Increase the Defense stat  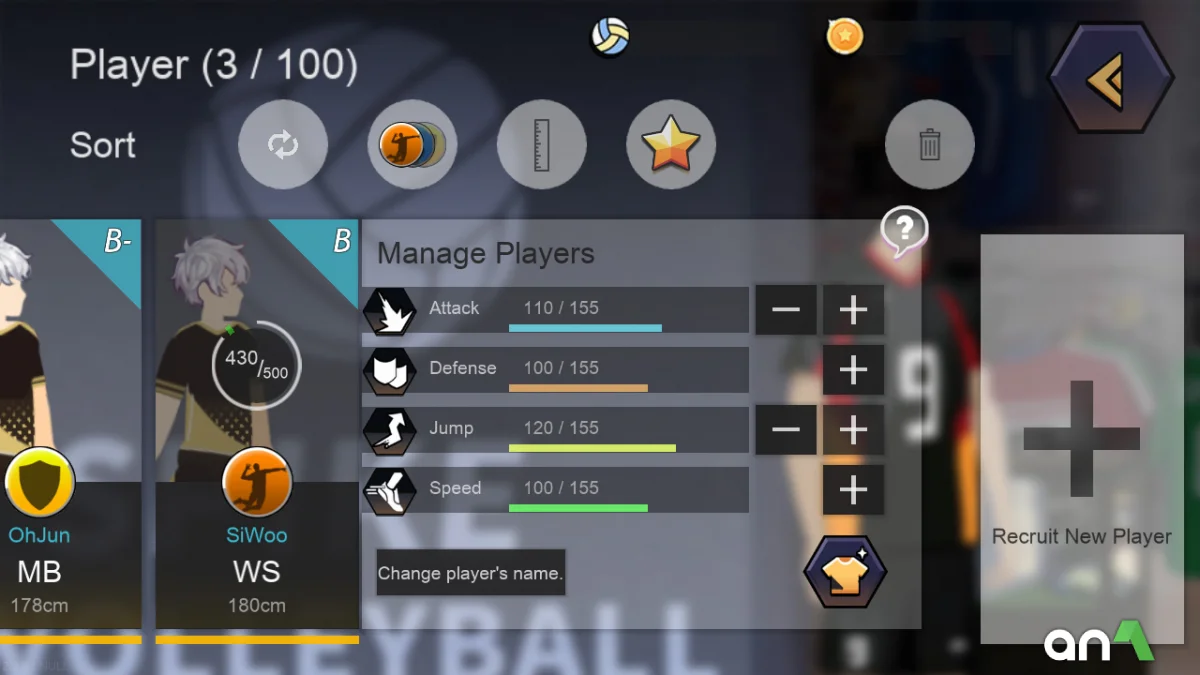(853, 370)
